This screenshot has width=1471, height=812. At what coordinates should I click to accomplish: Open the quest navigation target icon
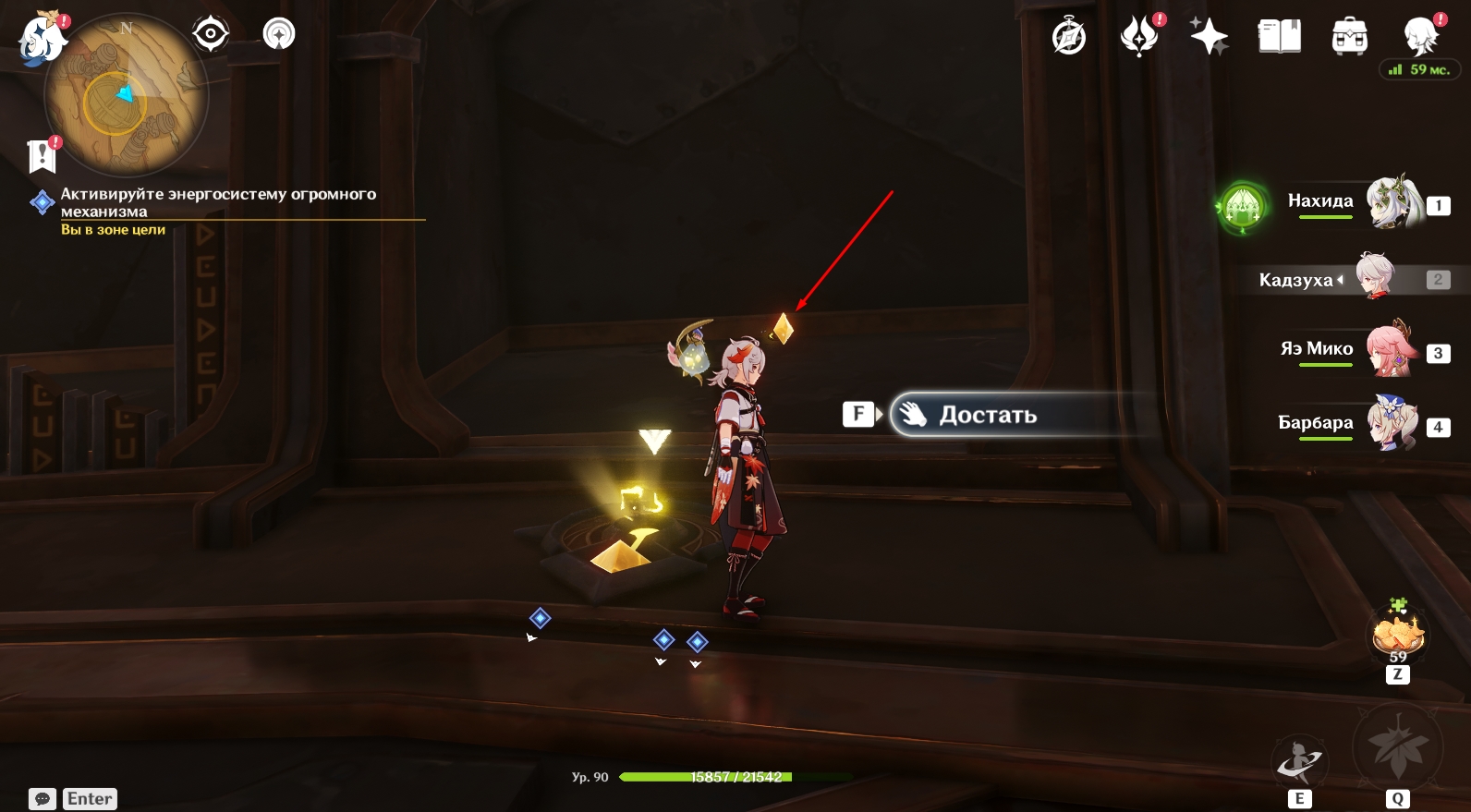tap(211, 35)
